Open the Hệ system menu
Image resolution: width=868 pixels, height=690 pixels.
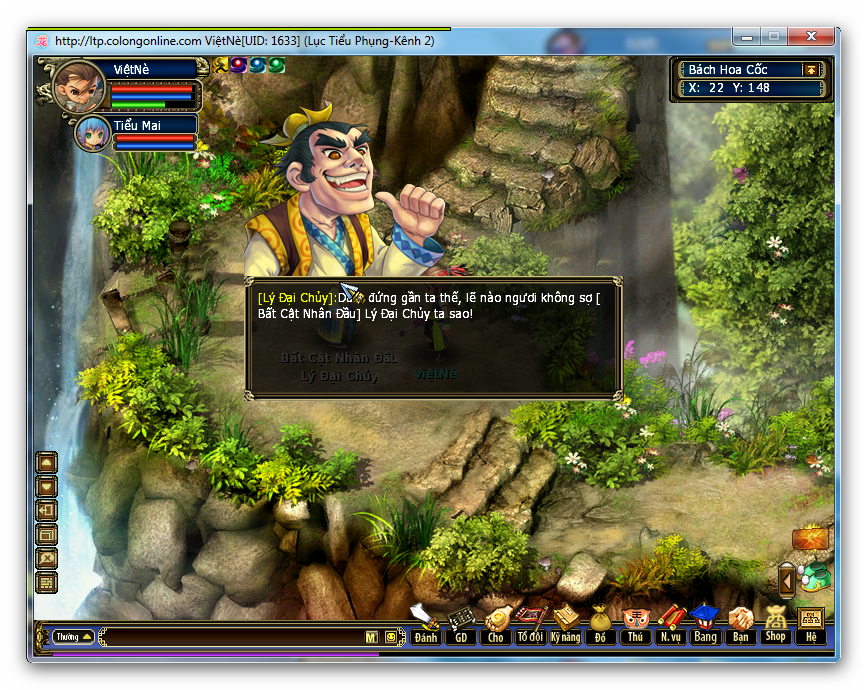811,625
